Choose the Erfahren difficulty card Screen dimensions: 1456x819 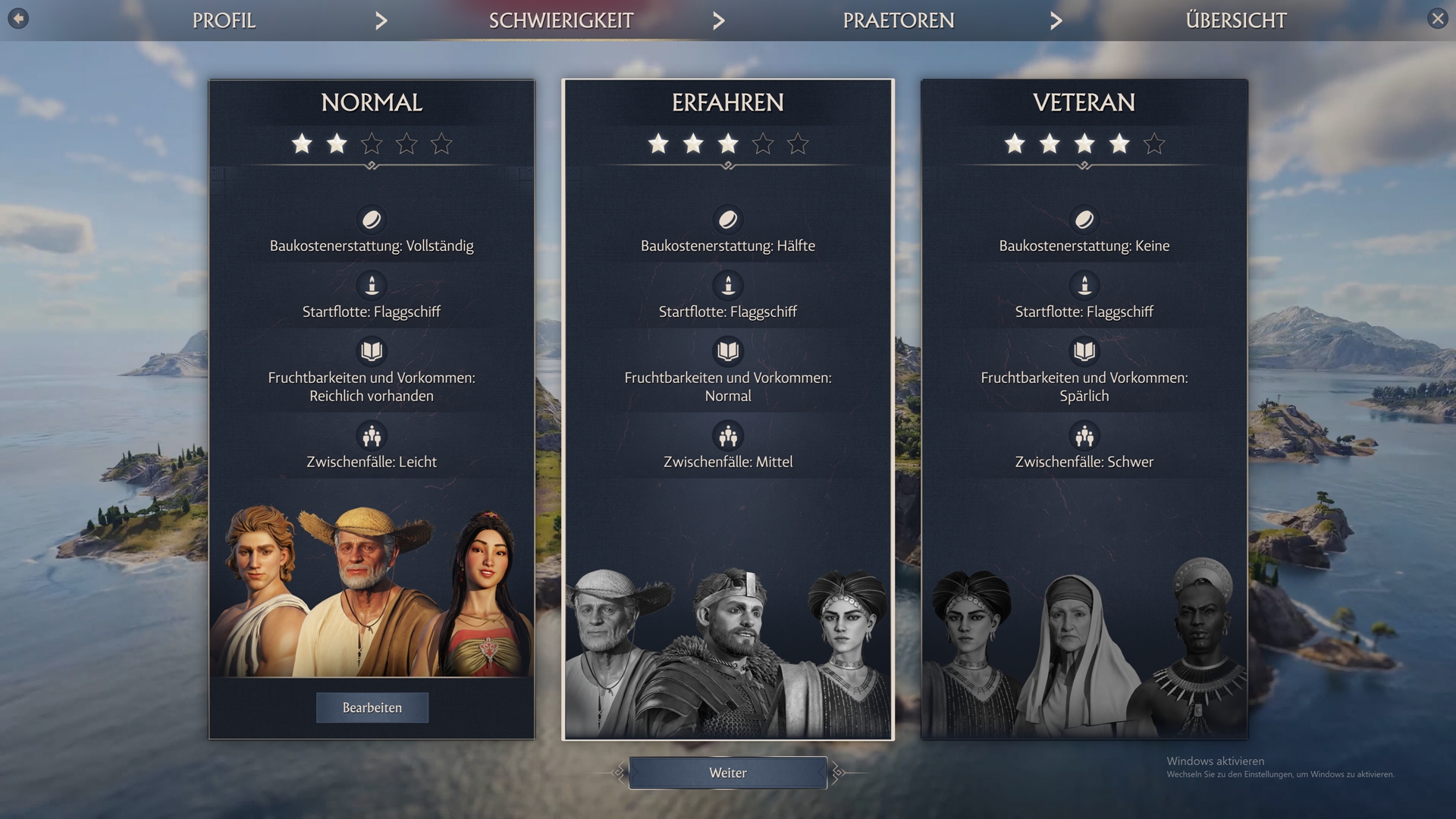coord(728,341)
